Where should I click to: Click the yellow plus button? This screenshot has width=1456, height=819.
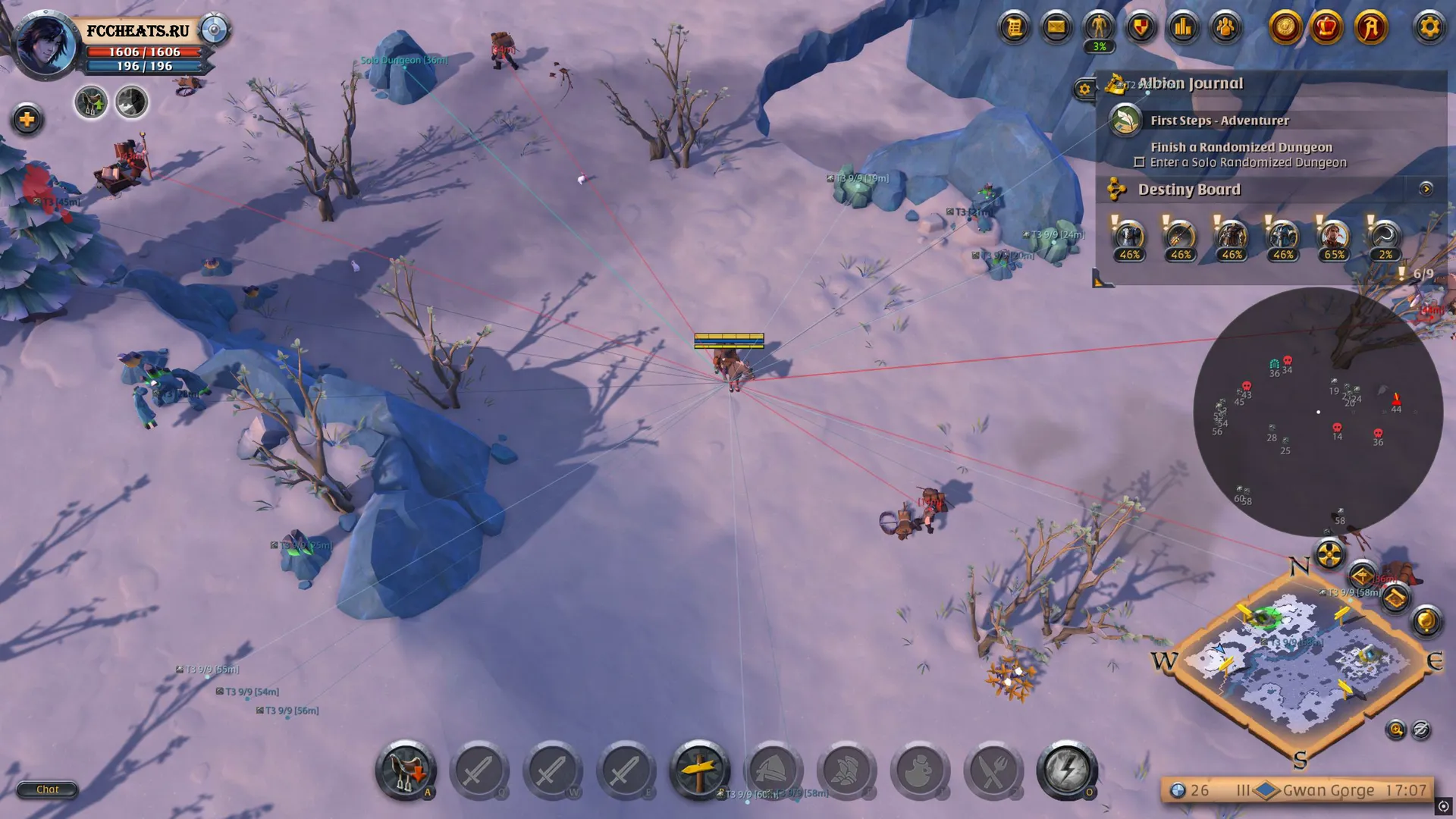tap(27, 119)
